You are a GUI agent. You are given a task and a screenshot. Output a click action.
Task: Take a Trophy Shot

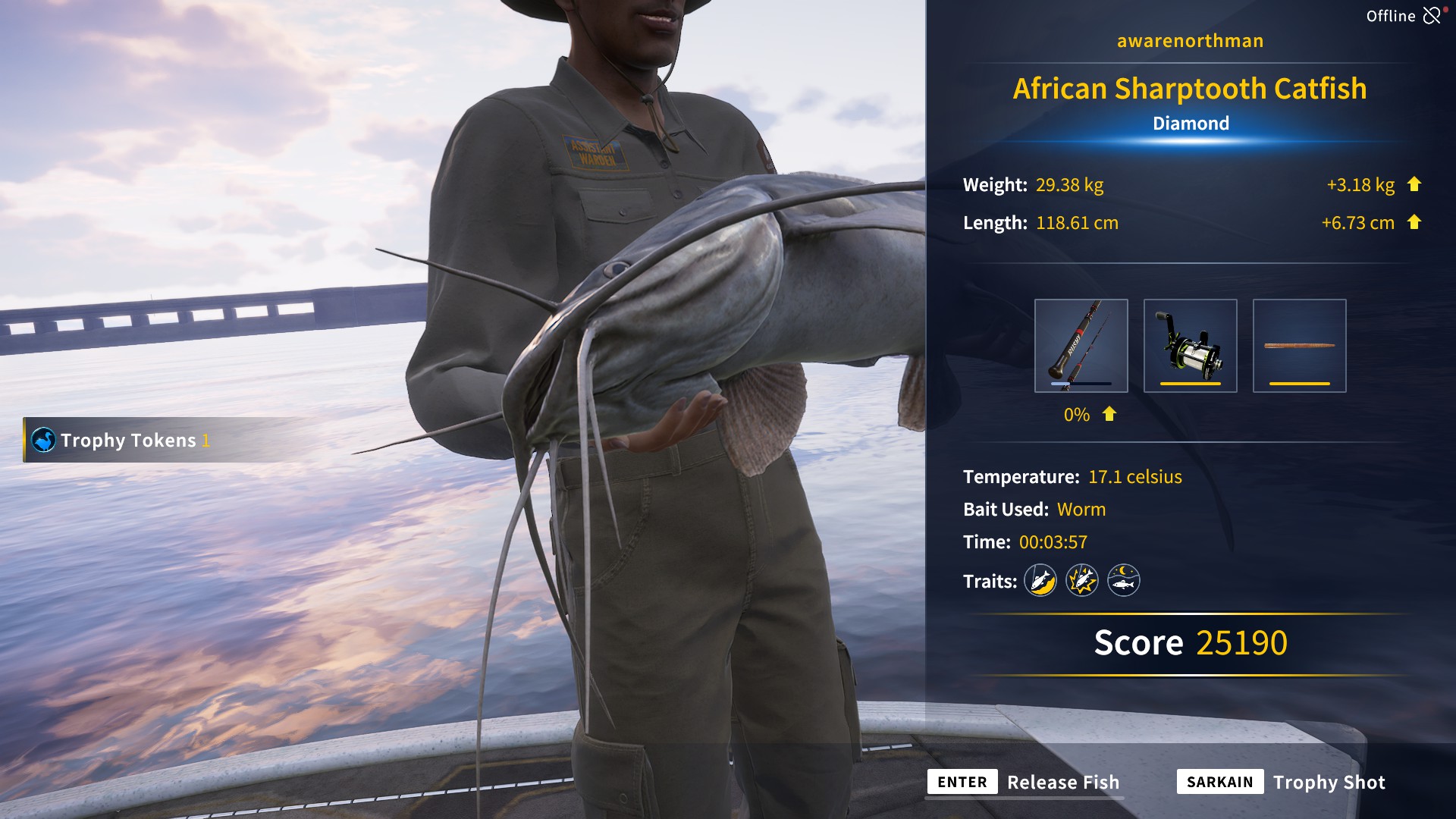point(1282,782)
